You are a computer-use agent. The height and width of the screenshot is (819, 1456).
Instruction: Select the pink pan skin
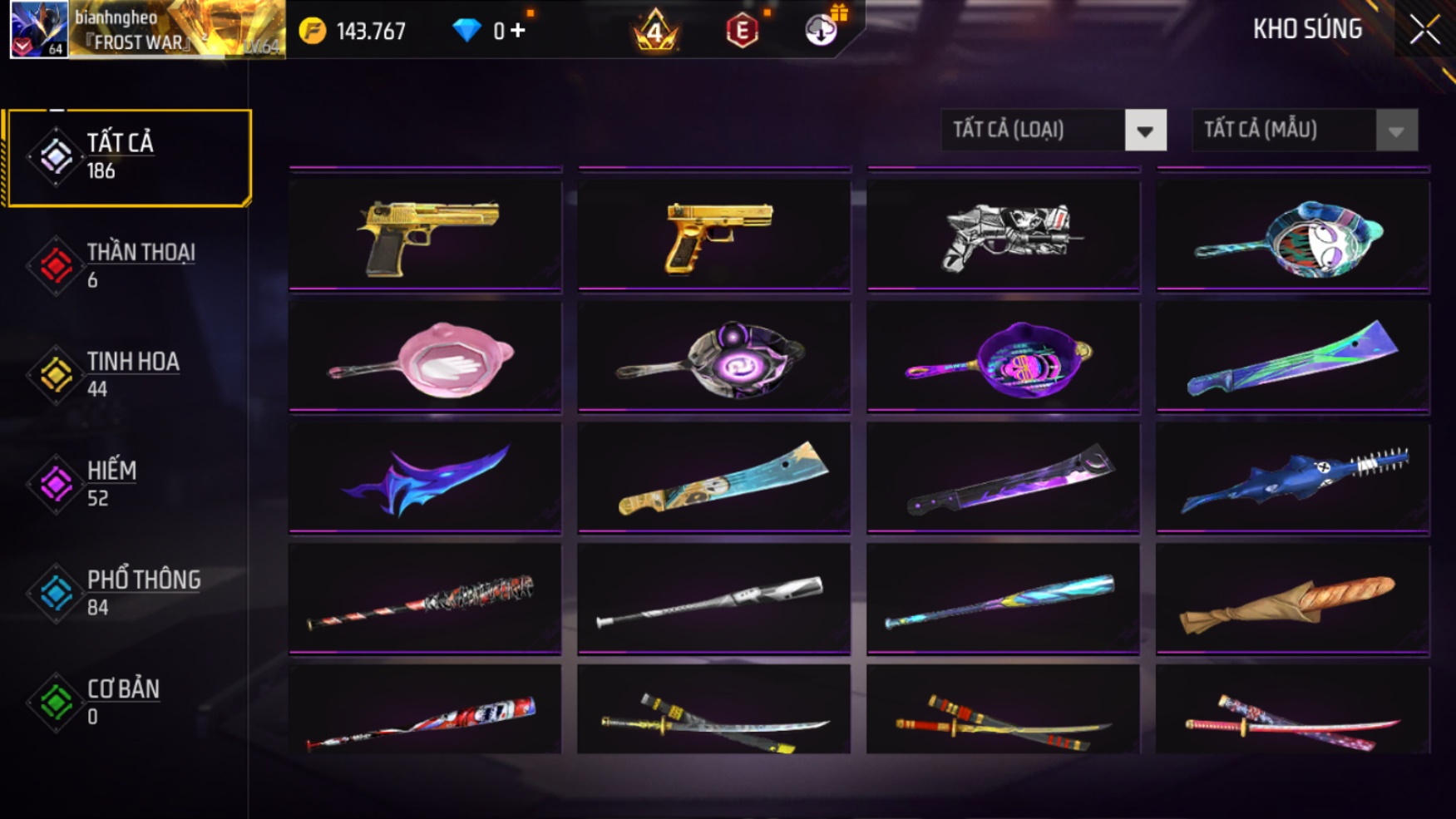click(426, 358)
